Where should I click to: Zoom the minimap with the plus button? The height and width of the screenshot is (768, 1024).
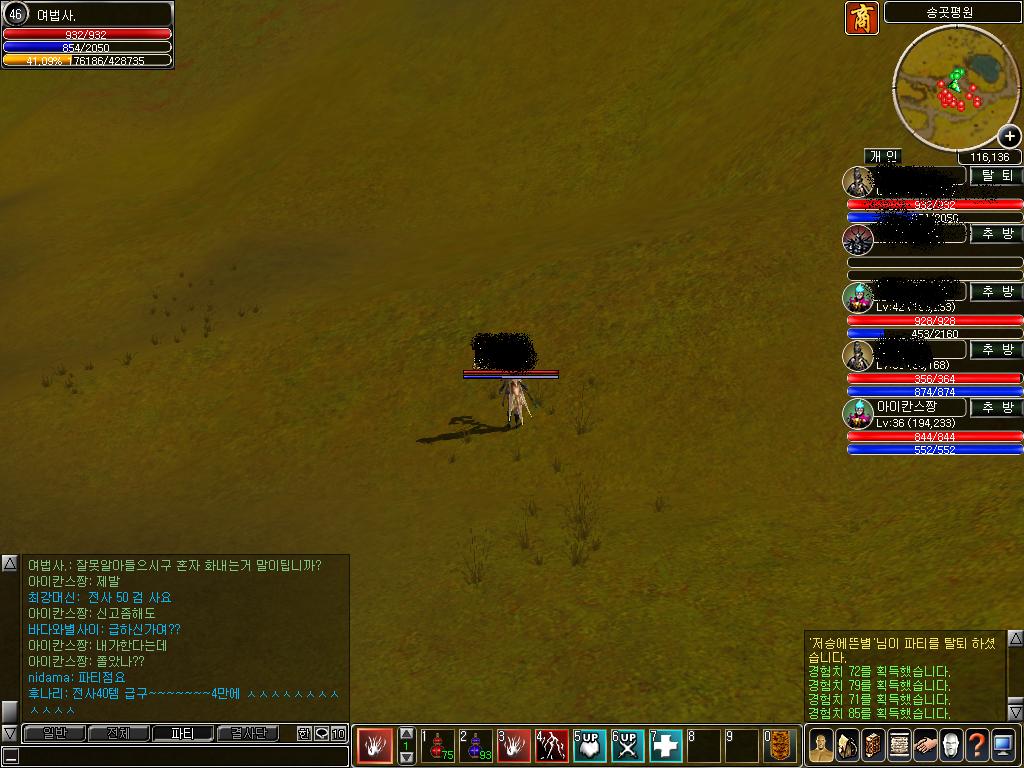pos(1009,136)
